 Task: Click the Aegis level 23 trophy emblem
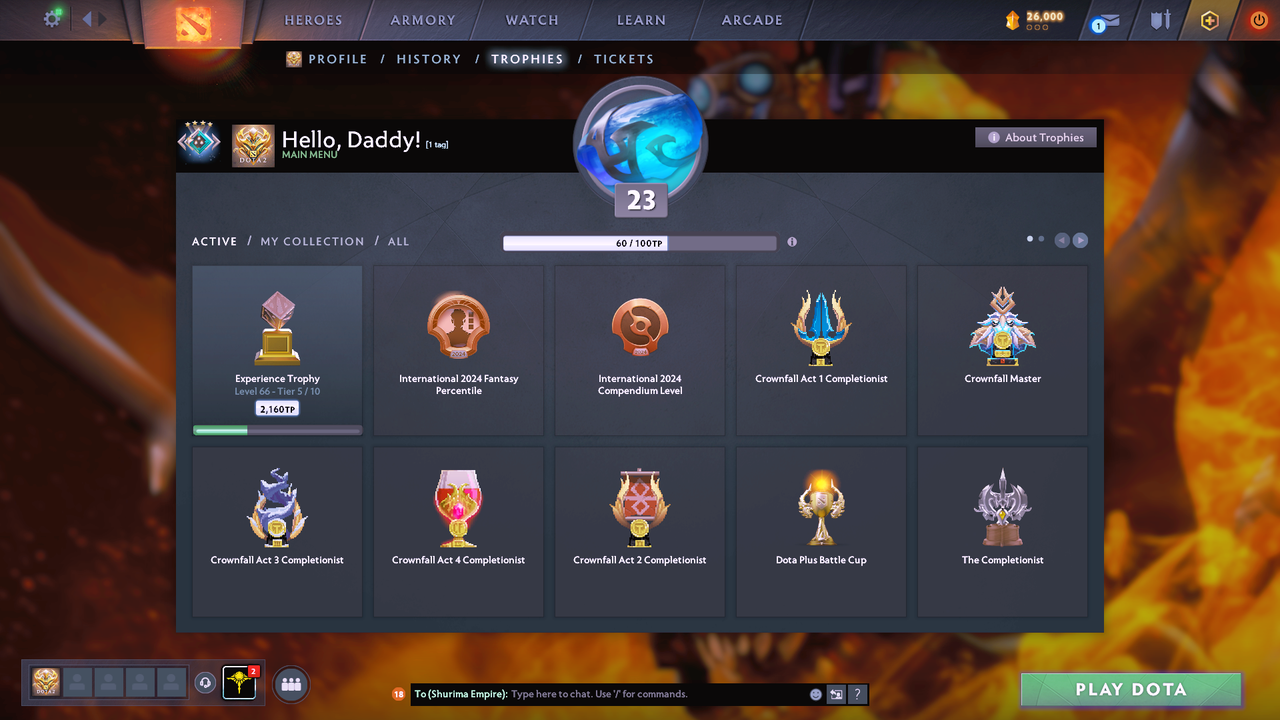(640, 143)
